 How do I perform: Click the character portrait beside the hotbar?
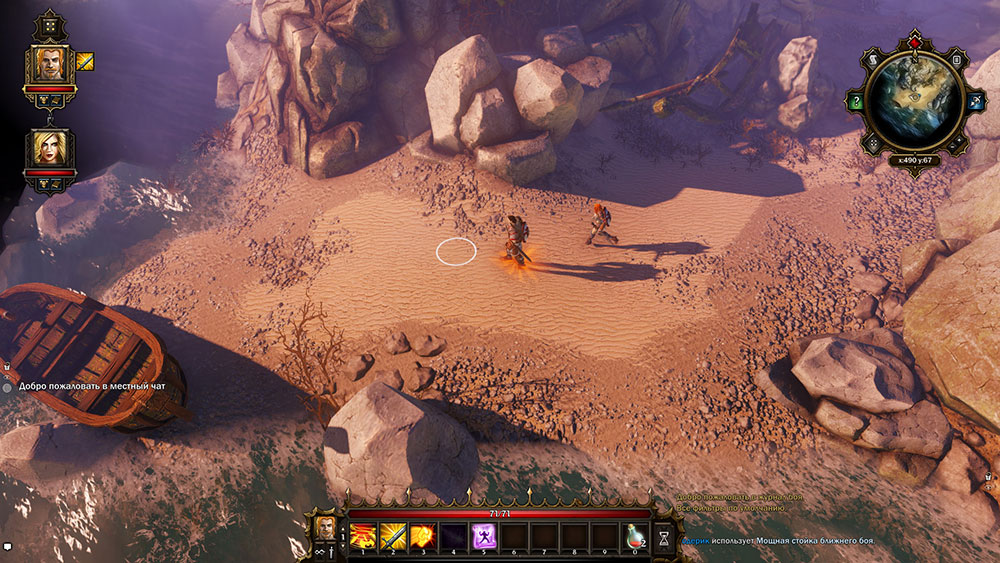point(325,527)
